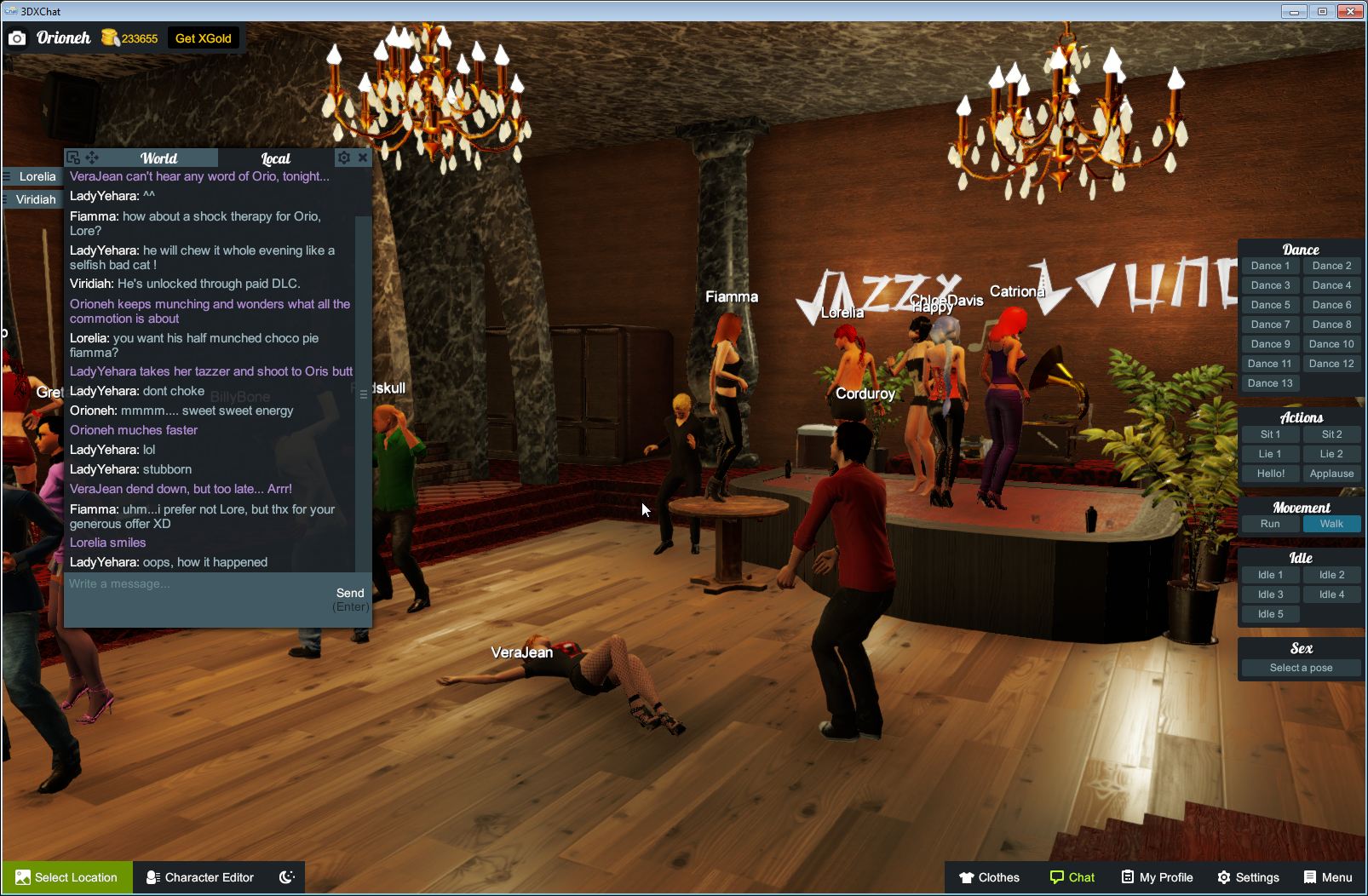Toggle Walk movement mode
The height and width of the screenshot is (896, 1368).
(1331, 524)
